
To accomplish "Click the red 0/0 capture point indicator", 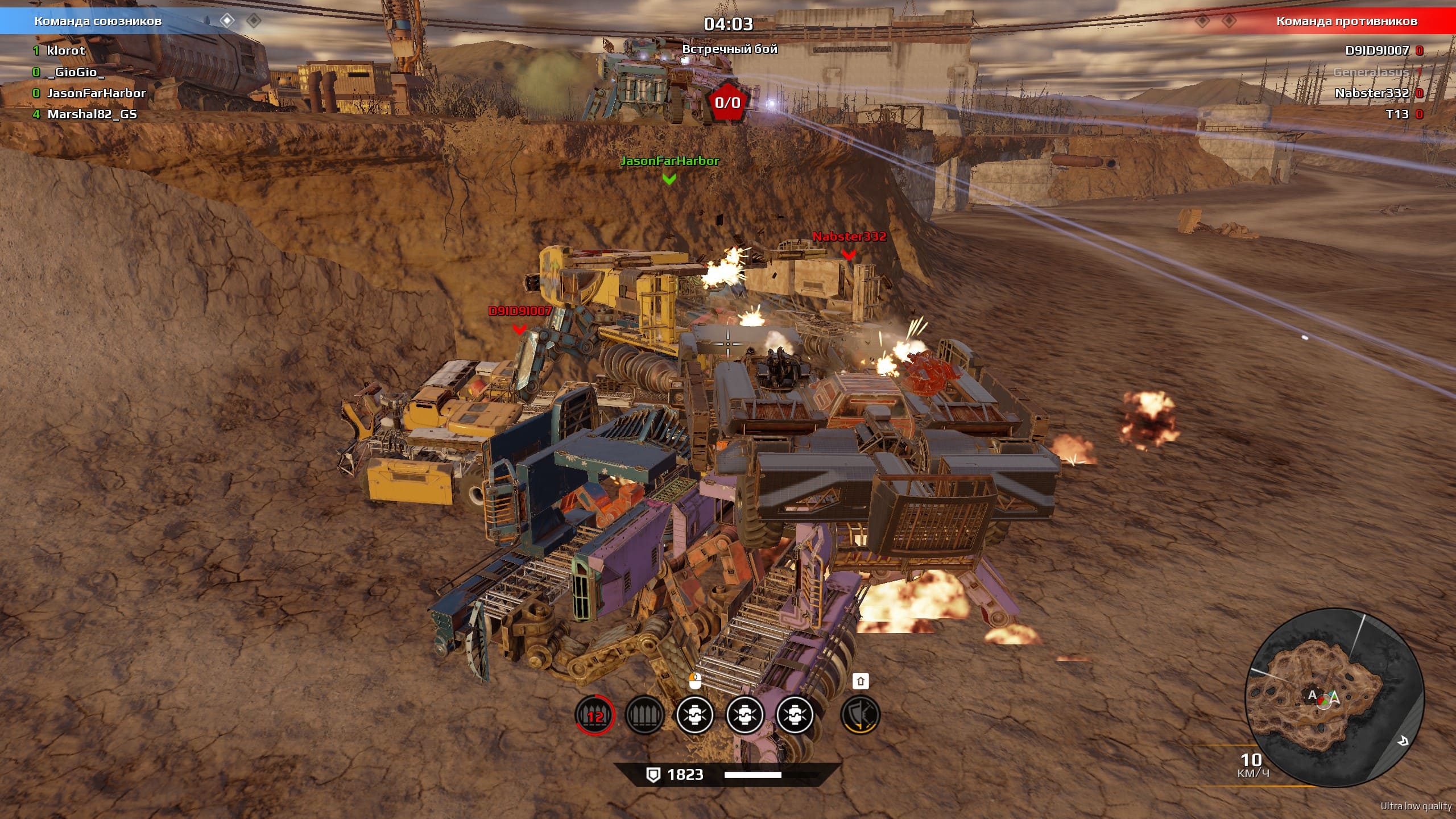I will [727, 102].
